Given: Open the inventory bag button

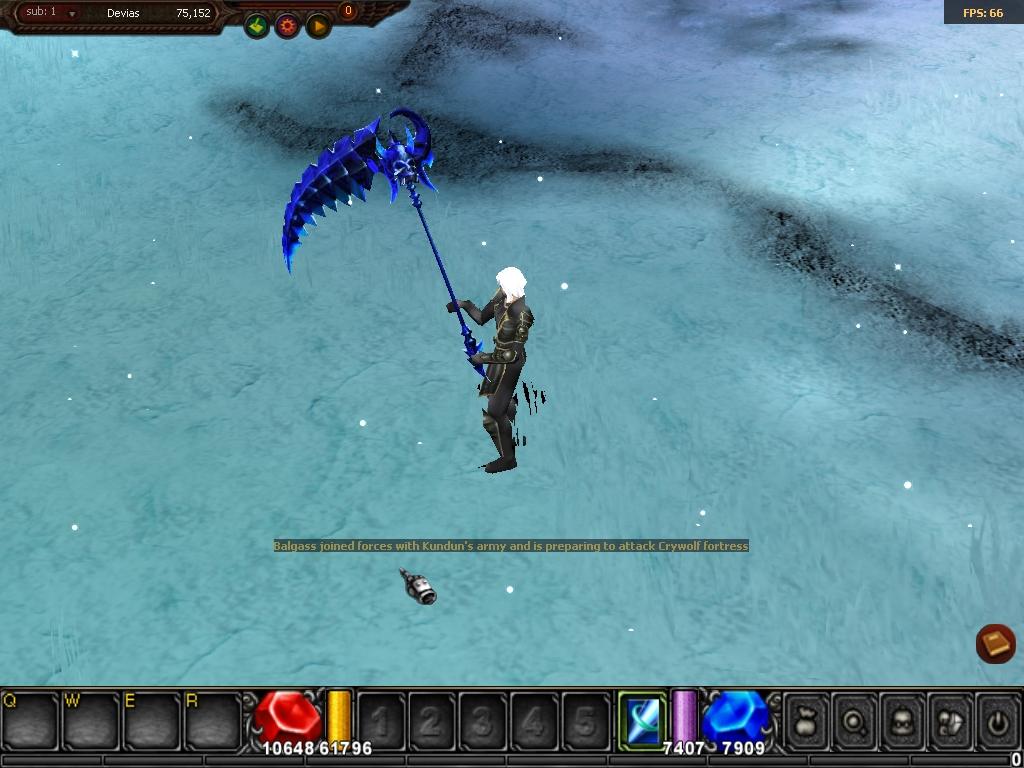Looking at the screenshot, I should pyautogui.click(x=808, y=720).
